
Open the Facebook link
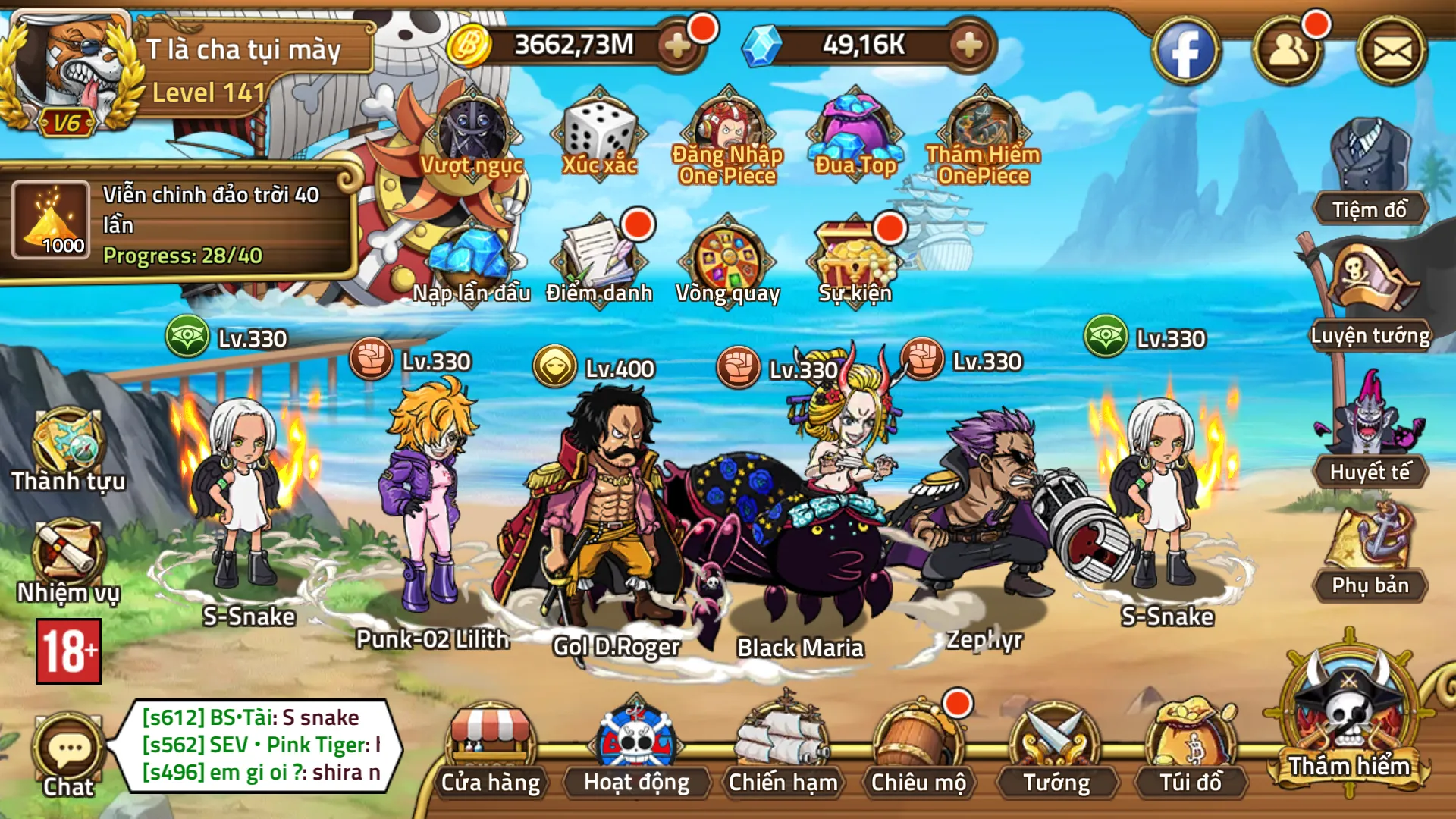click(1185, 52)
